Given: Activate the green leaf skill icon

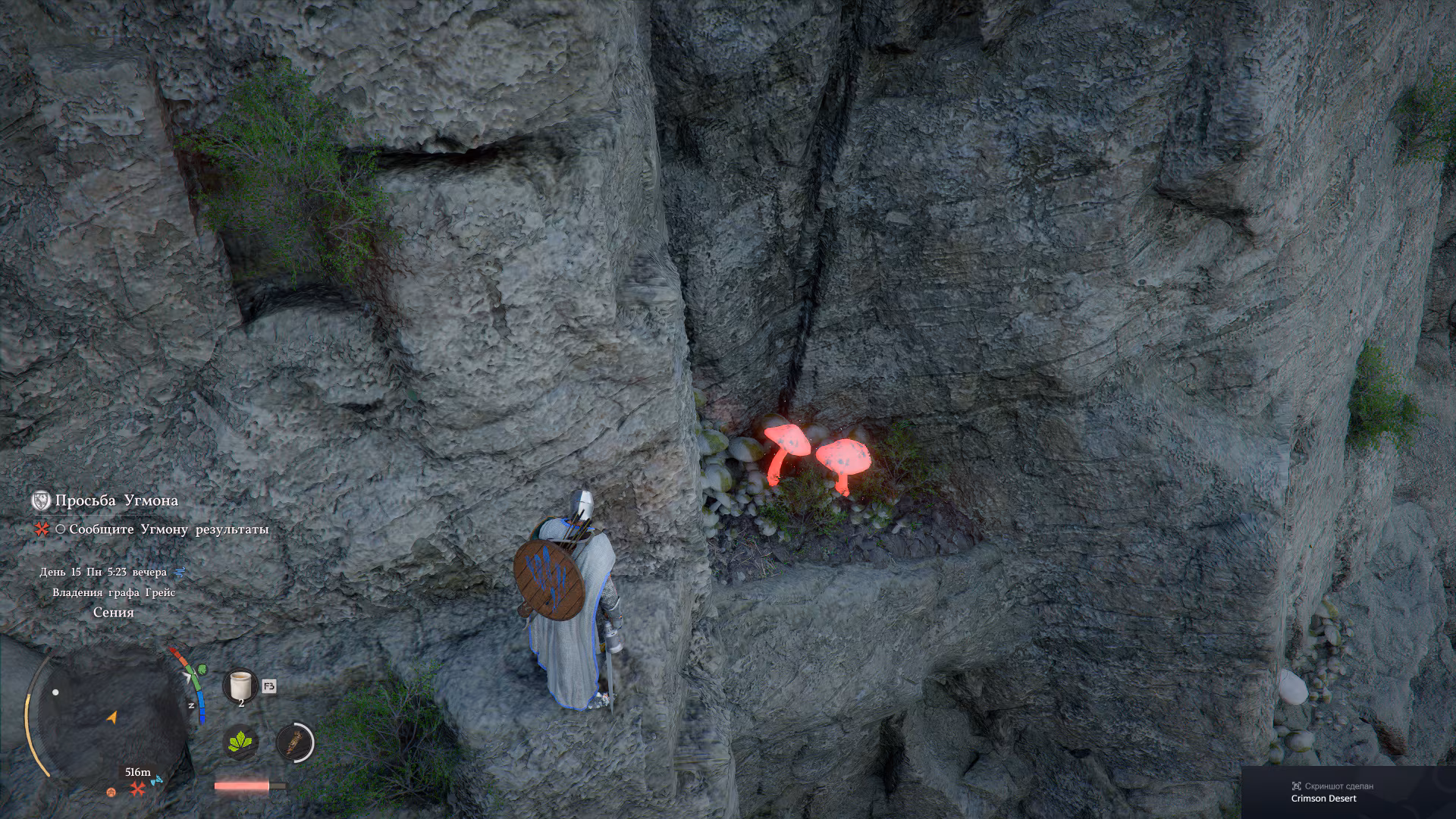Looking at the screenshot, I should (242, 742).
